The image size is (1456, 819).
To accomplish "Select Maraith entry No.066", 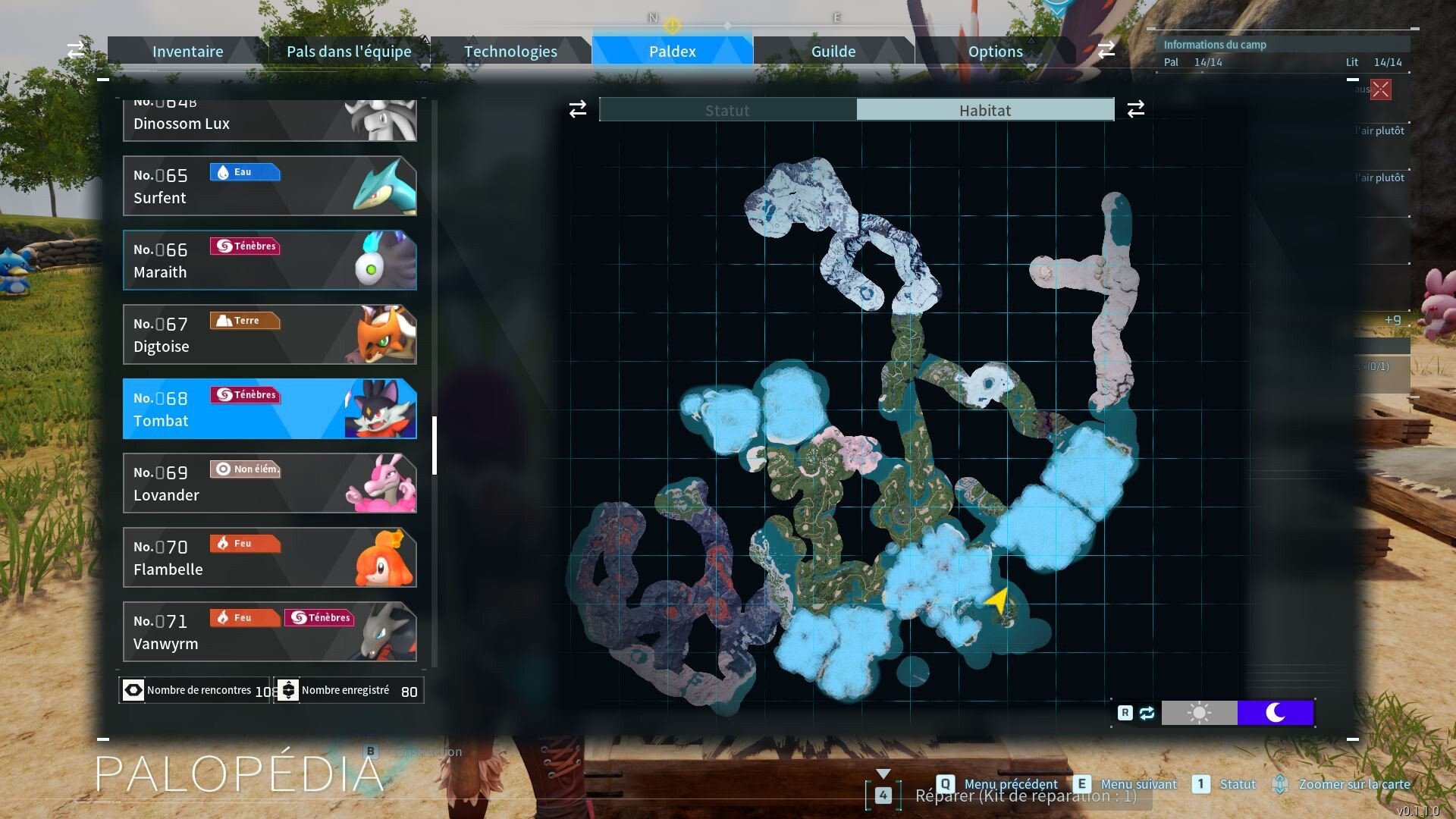I will tap(269, 260).
